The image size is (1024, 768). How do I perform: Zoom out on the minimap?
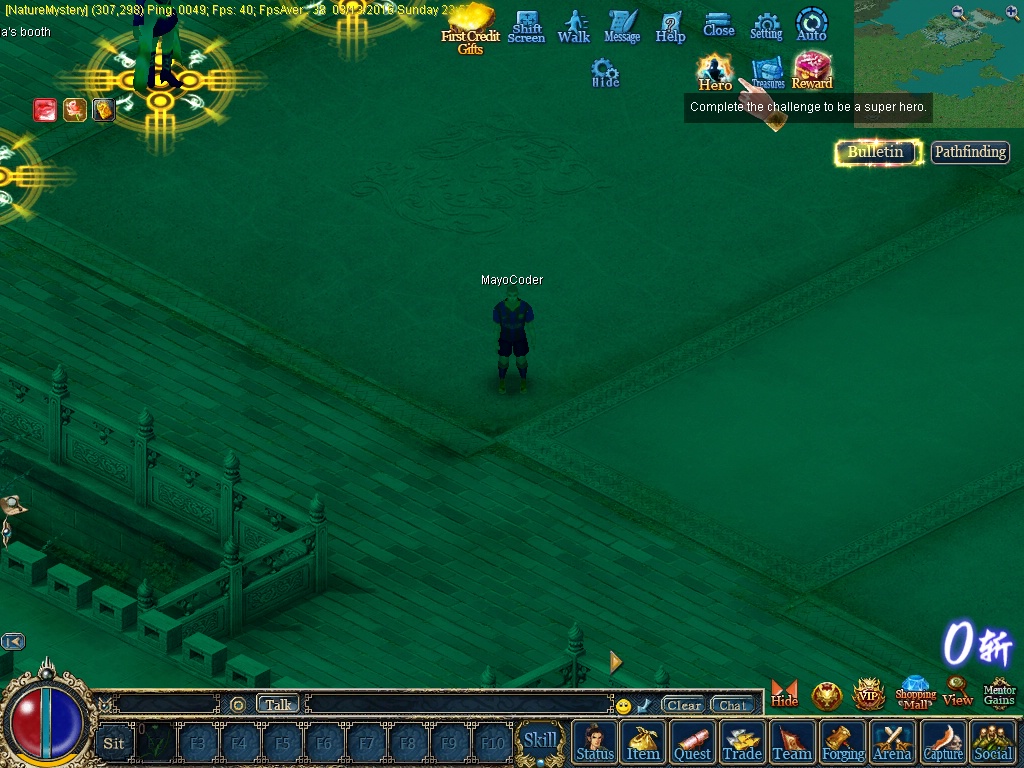pyautogui.click(x=959, y=12)
